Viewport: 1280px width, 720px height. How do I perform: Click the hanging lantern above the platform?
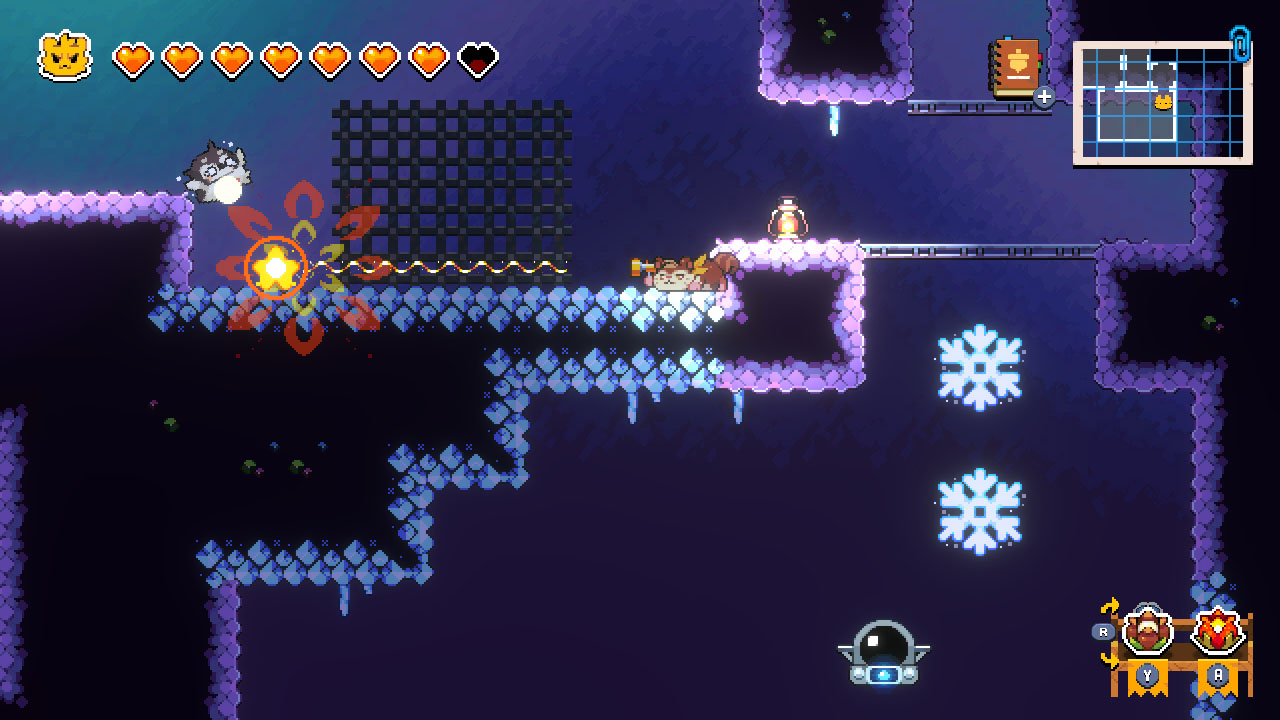(x=788, y=215)
